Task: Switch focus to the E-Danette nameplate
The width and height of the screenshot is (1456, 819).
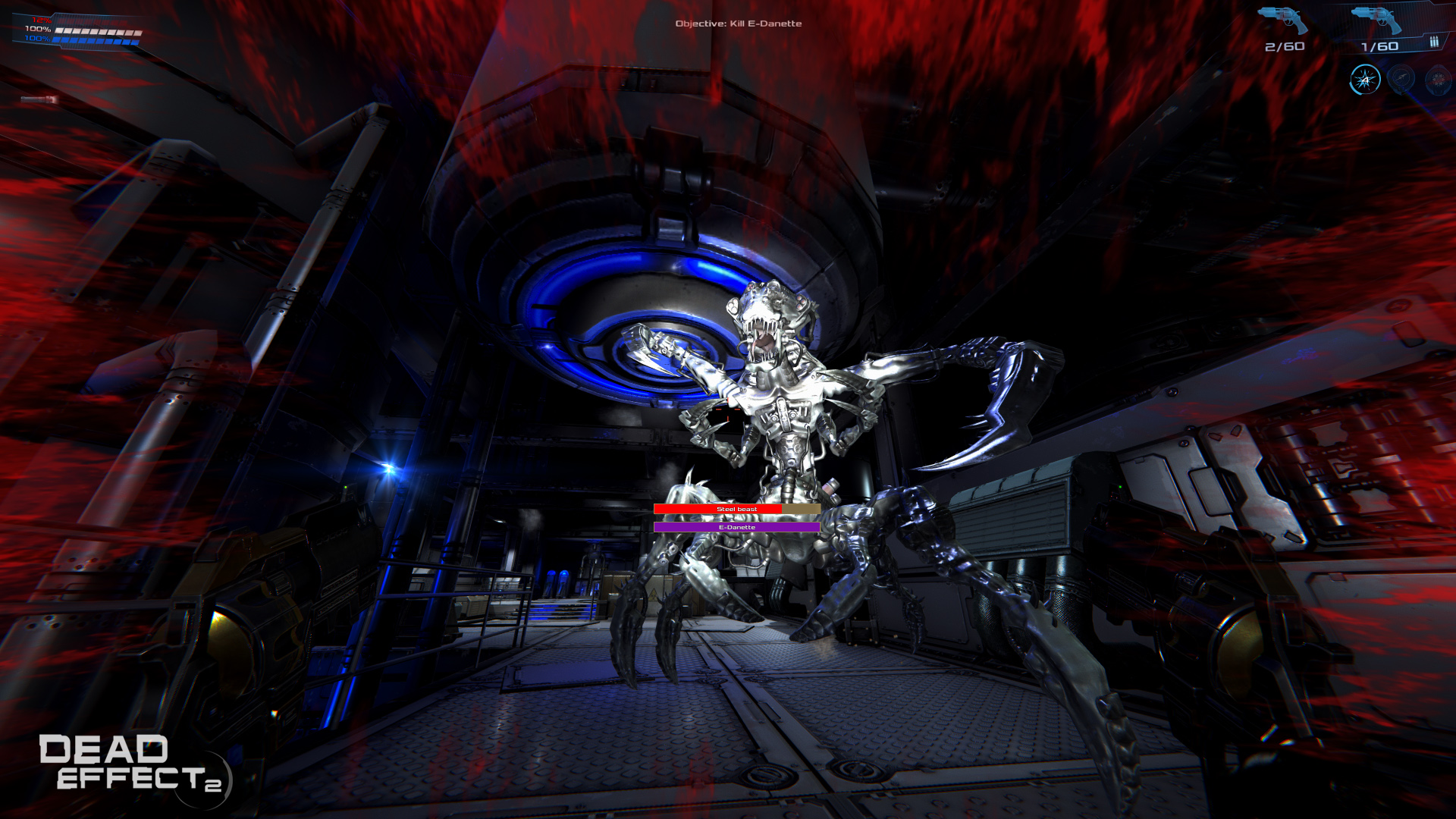Action: click(x=738, y=526)
